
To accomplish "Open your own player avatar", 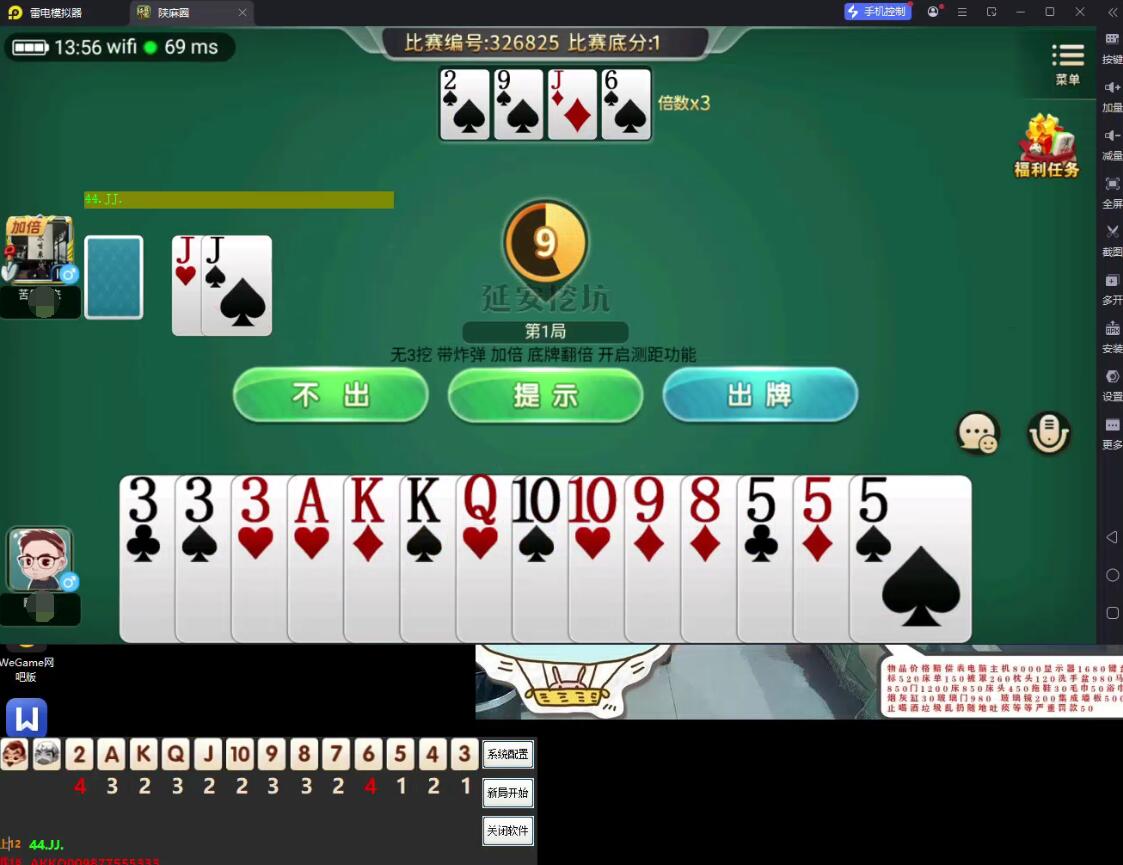I will [x=41, y=560].
